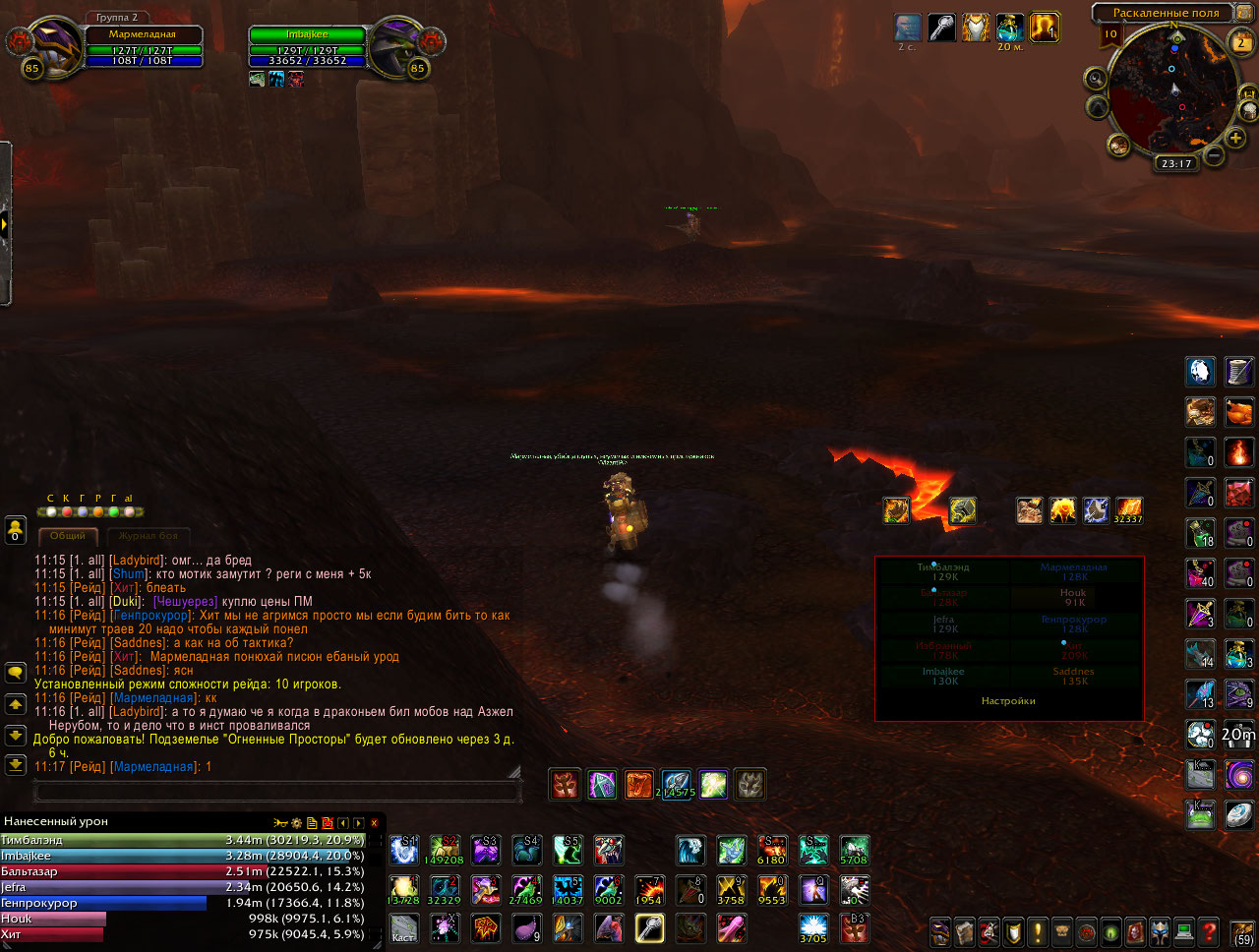Select Saddnes in the raid frames
This screenshot has width=1259, height=952.
(x=1074, y=676)
